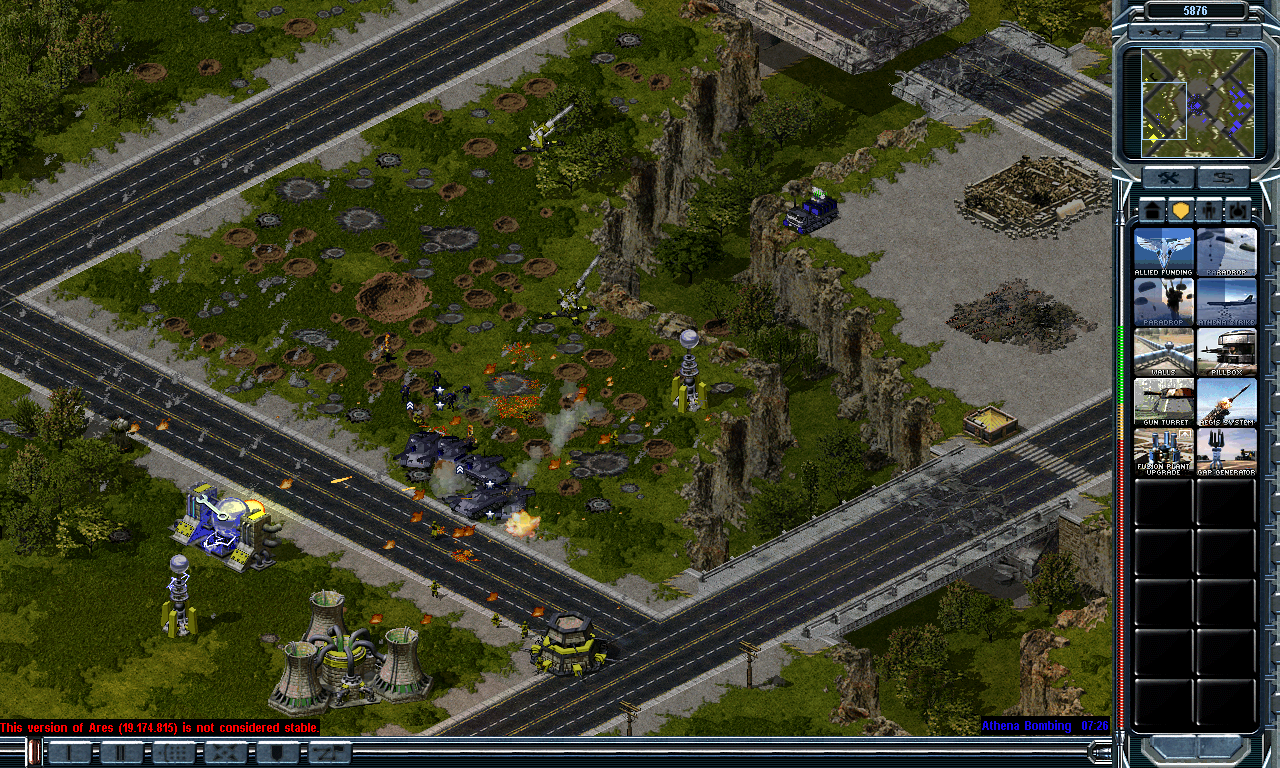Choose the Fusion Plant Upgrade icon
Screen dimensions: 1280x768
point(1164,452)
